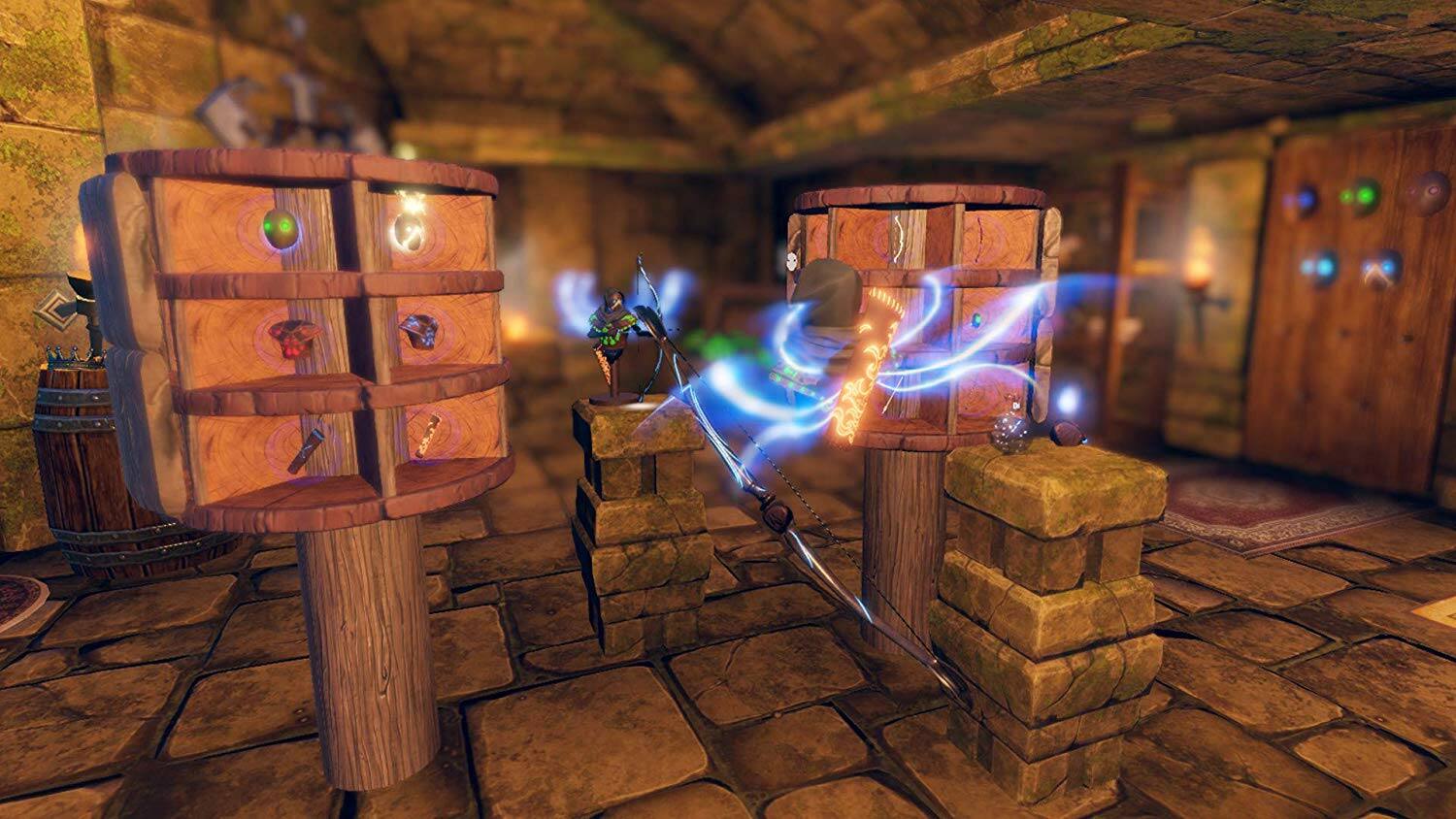Activate the blue-purple orb button on the door

pyautogui.click(x=1304, y=200)
